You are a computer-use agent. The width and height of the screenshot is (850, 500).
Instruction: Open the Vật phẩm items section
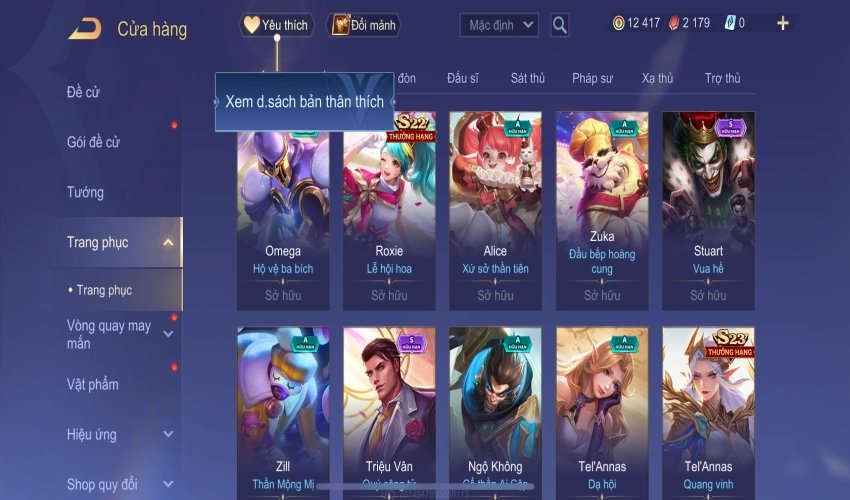pos(92,384)
